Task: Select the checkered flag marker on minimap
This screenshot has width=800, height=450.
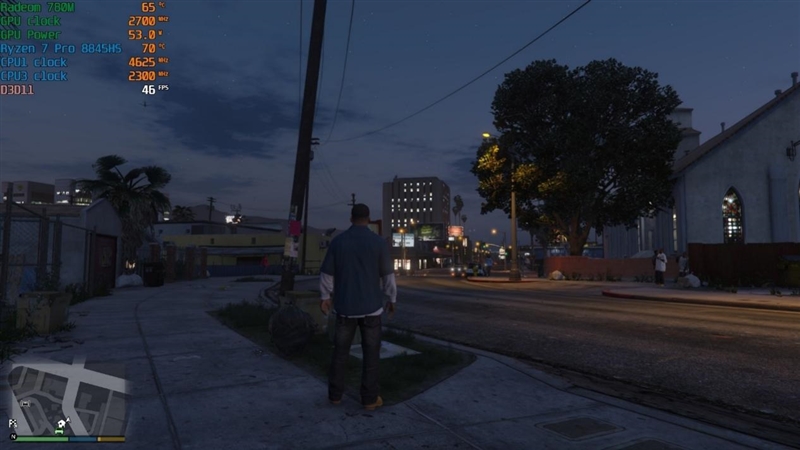Action: (13, 423)
